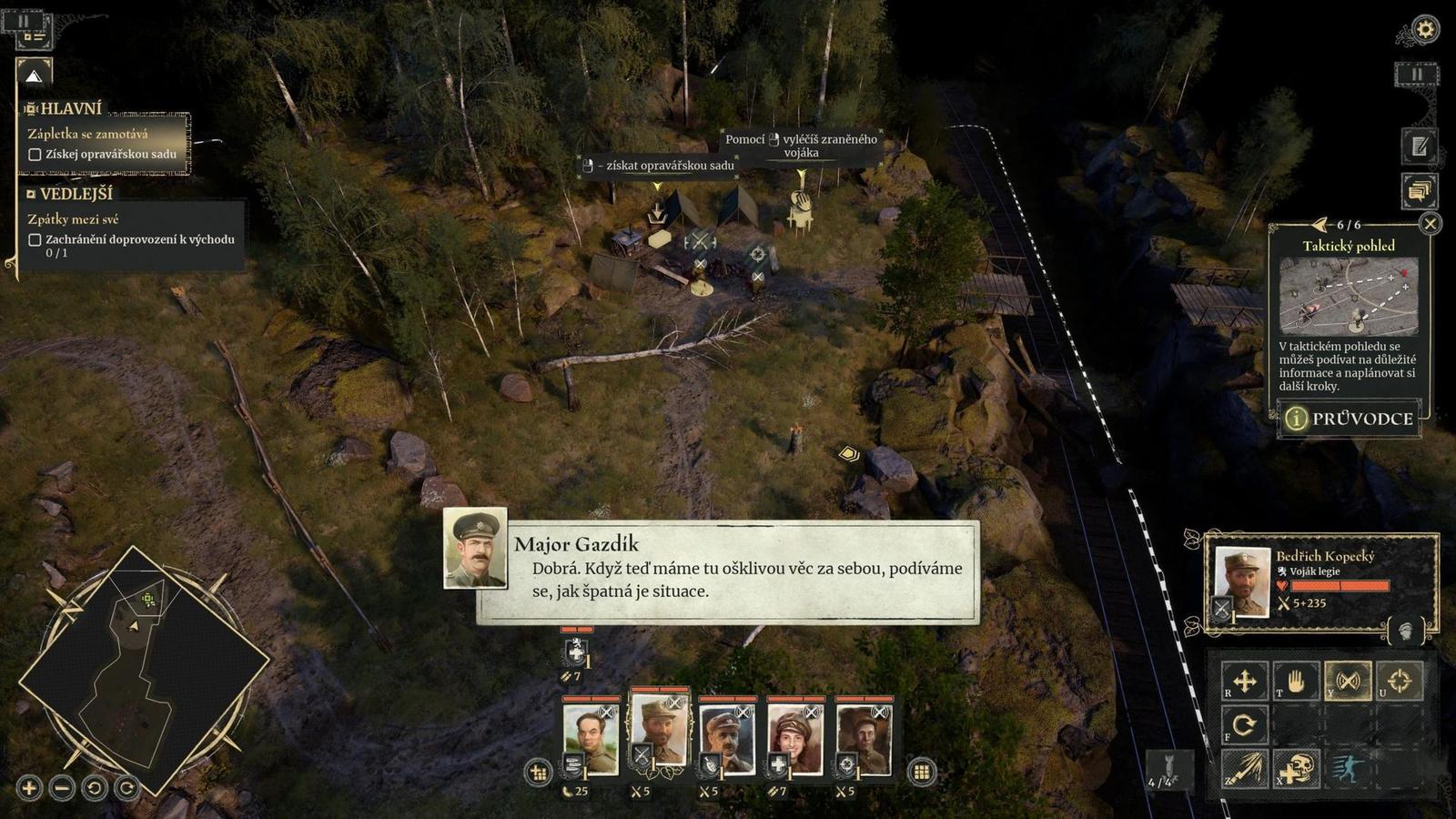1456x819 pixels.
Task: Check the 'Zachránění doprovození k východu' checkbox
Action: tap(35, 241)
